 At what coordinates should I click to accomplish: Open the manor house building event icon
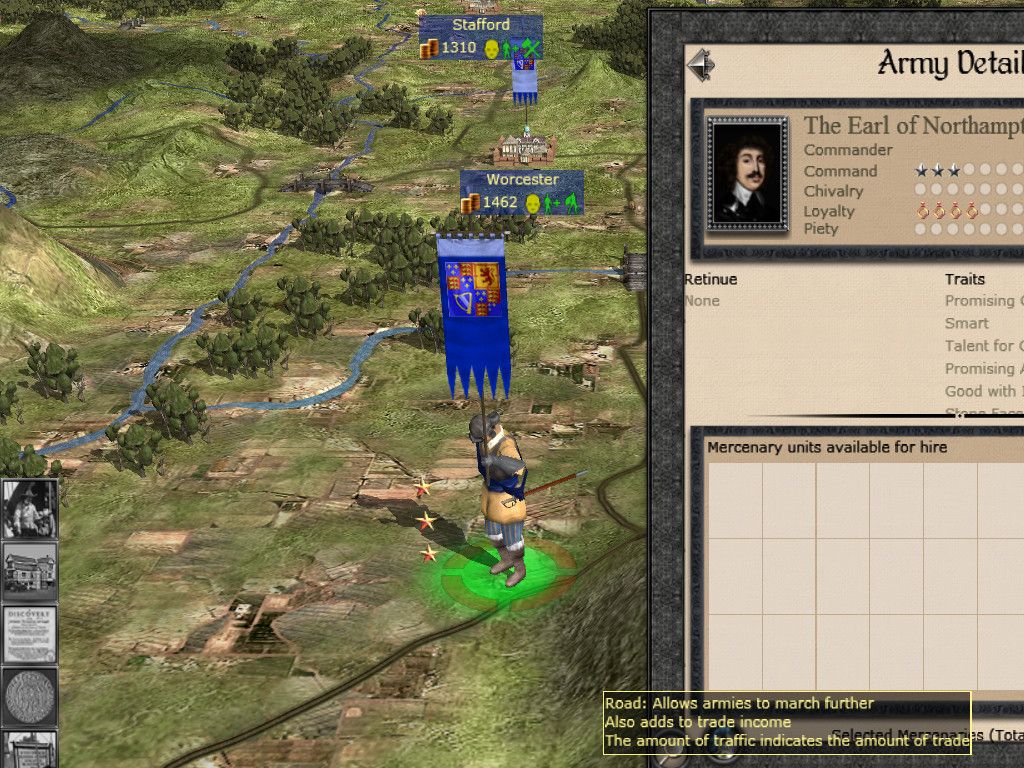(29, 571)
